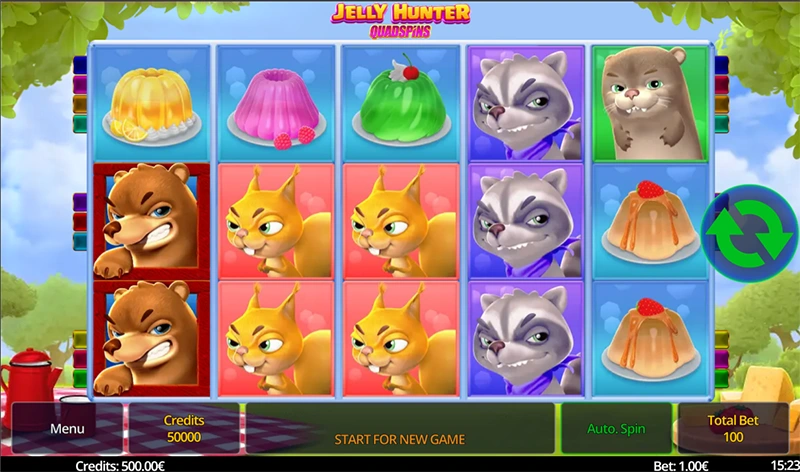Open the Total Bet panel

pyautogui.click(x=733, y=429)
